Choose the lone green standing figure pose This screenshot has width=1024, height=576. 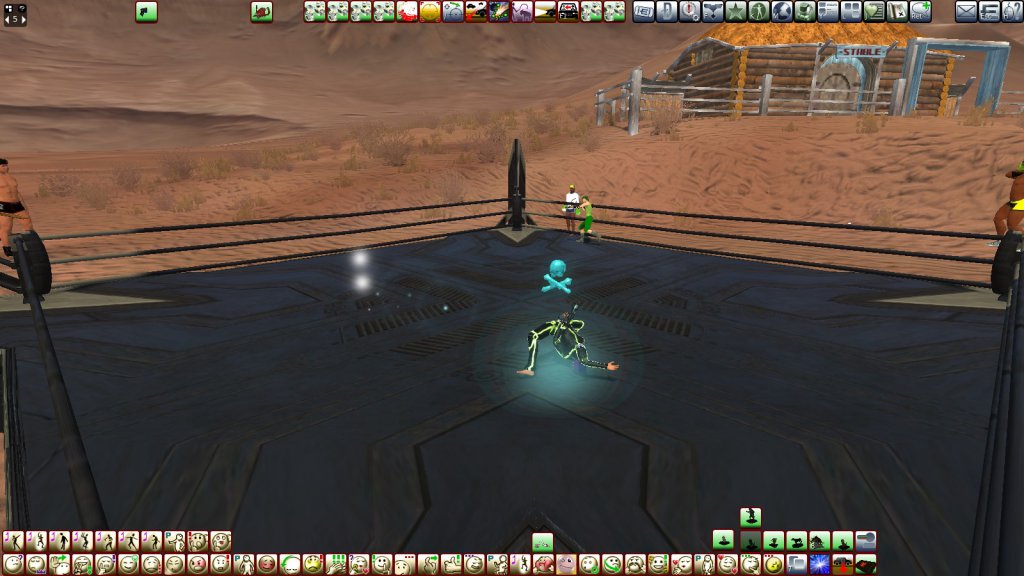pyautogui.click(x=750, y=517)
